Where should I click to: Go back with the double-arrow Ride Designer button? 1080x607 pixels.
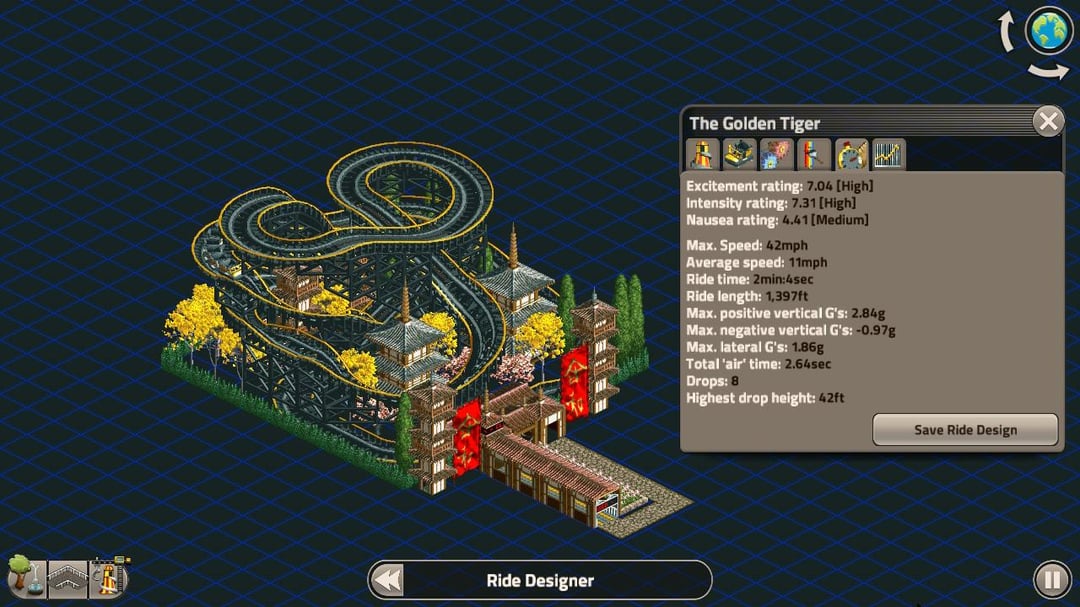[x=387, y=580]
